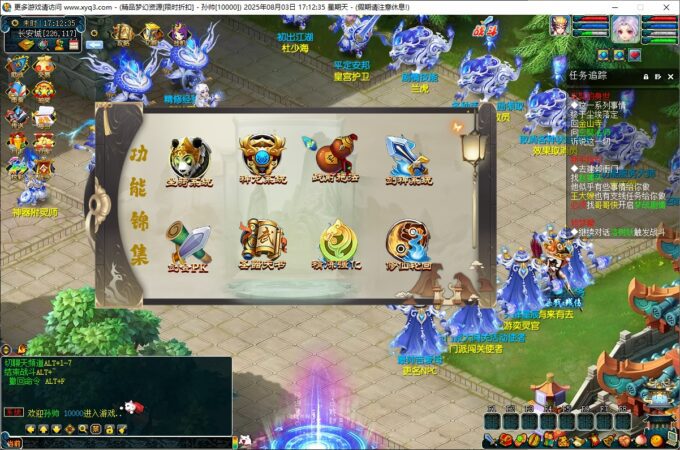Viewport: 680px width, 450px height.
Task: Close the game window
Action: tap(664, 6)
